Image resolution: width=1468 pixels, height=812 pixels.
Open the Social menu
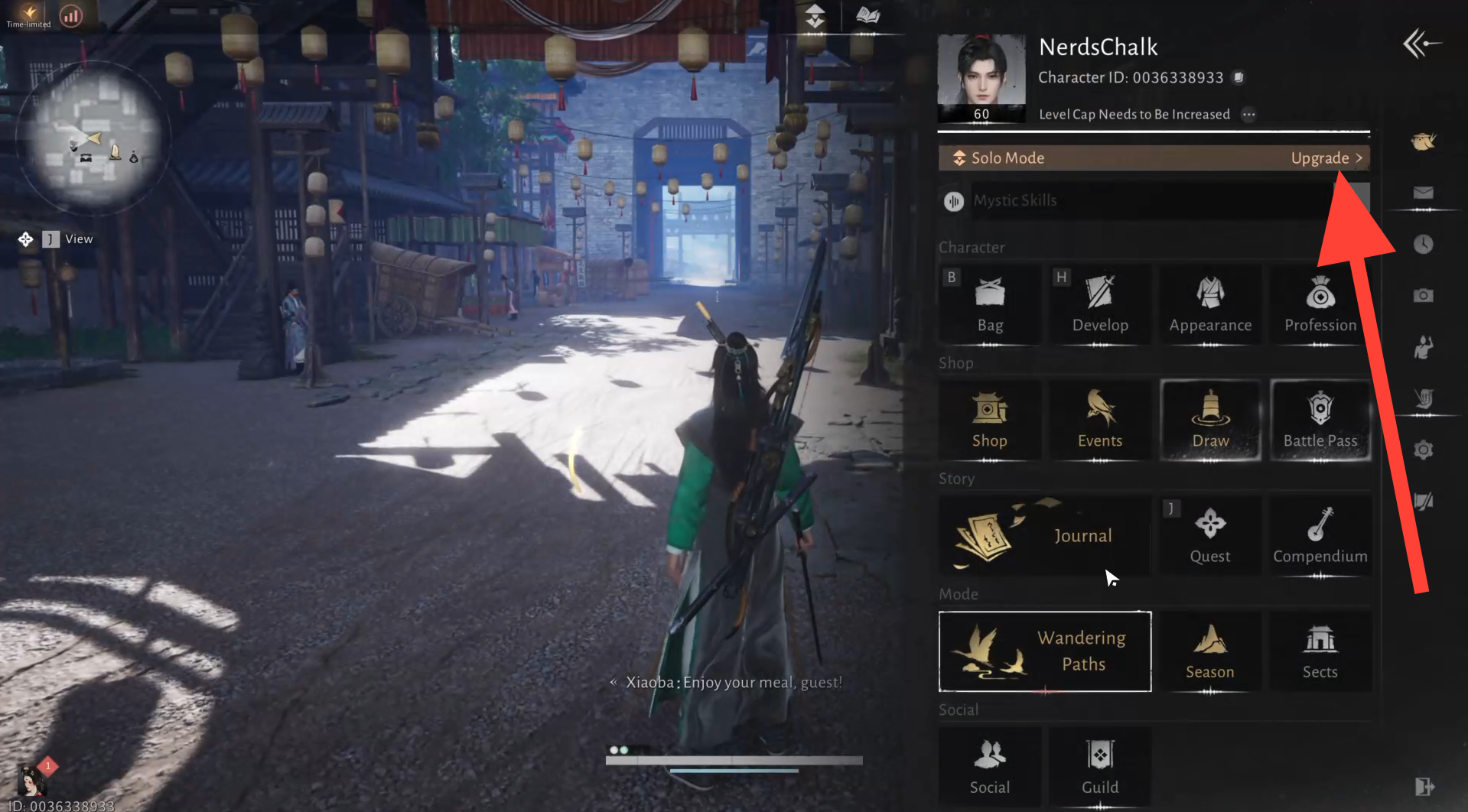click(x=990, y=767)
